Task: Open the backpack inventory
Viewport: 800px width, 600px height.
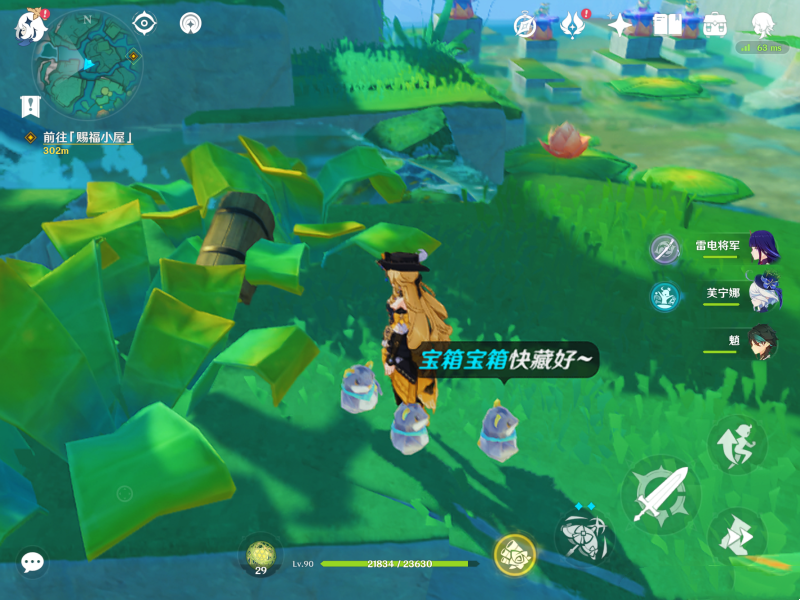Action: point(715,25)
